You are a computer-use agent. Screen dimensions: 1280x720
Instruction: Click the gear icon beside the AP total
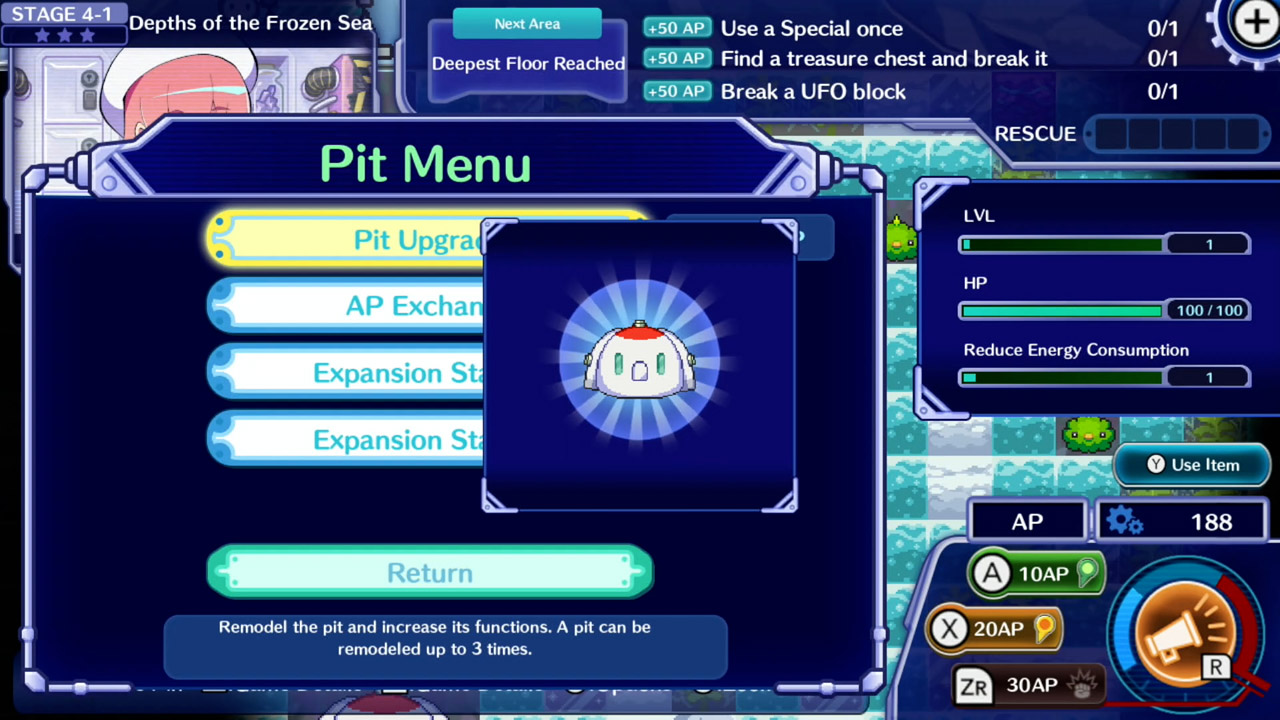[x=1124, y=521]
